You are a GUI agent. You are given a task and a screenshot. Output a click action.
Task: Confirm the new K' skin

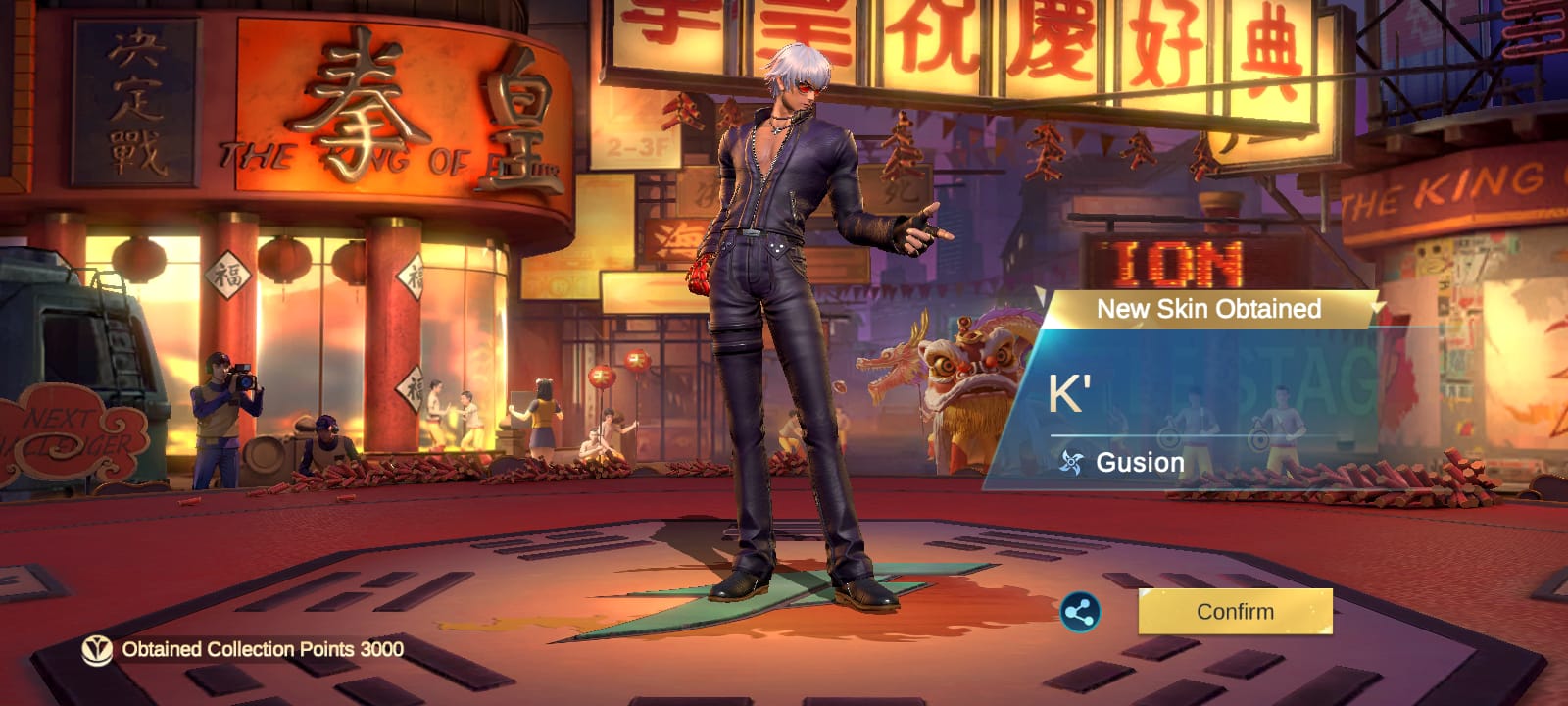tap(1235, 612)
